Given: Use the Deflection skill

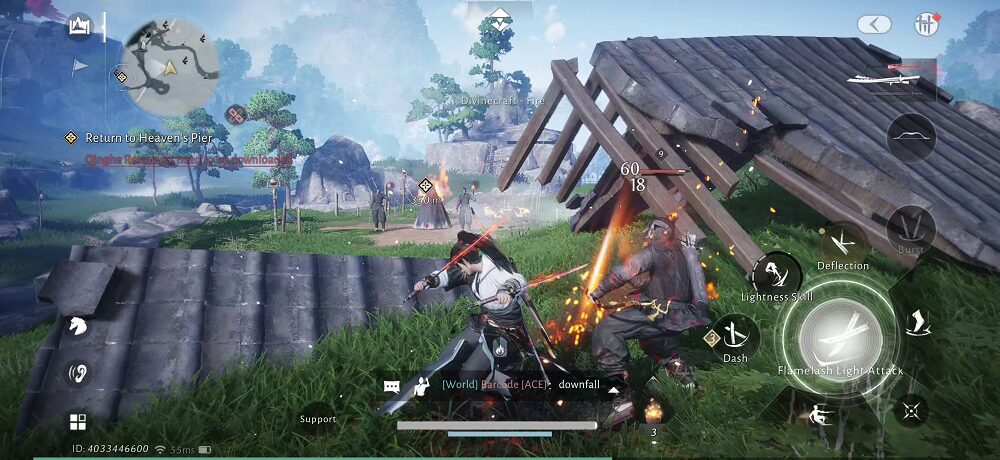Looking at the screenshot, I should pos(843,243).
